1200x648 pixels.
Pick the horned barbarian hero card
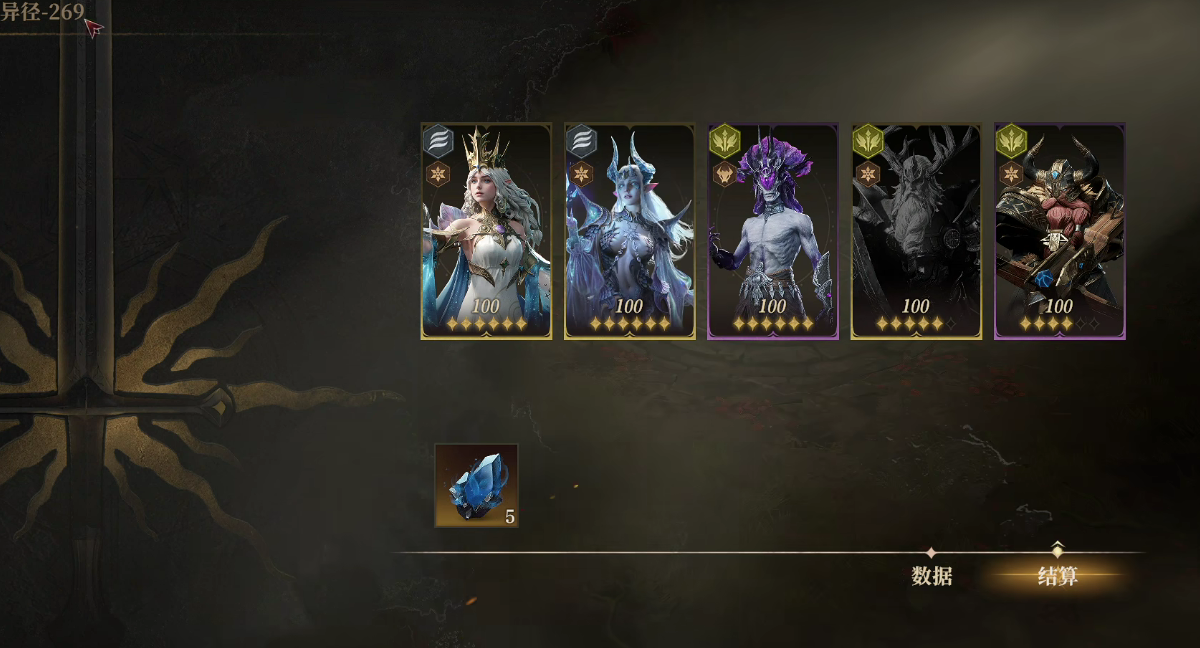pos(1059,231)
